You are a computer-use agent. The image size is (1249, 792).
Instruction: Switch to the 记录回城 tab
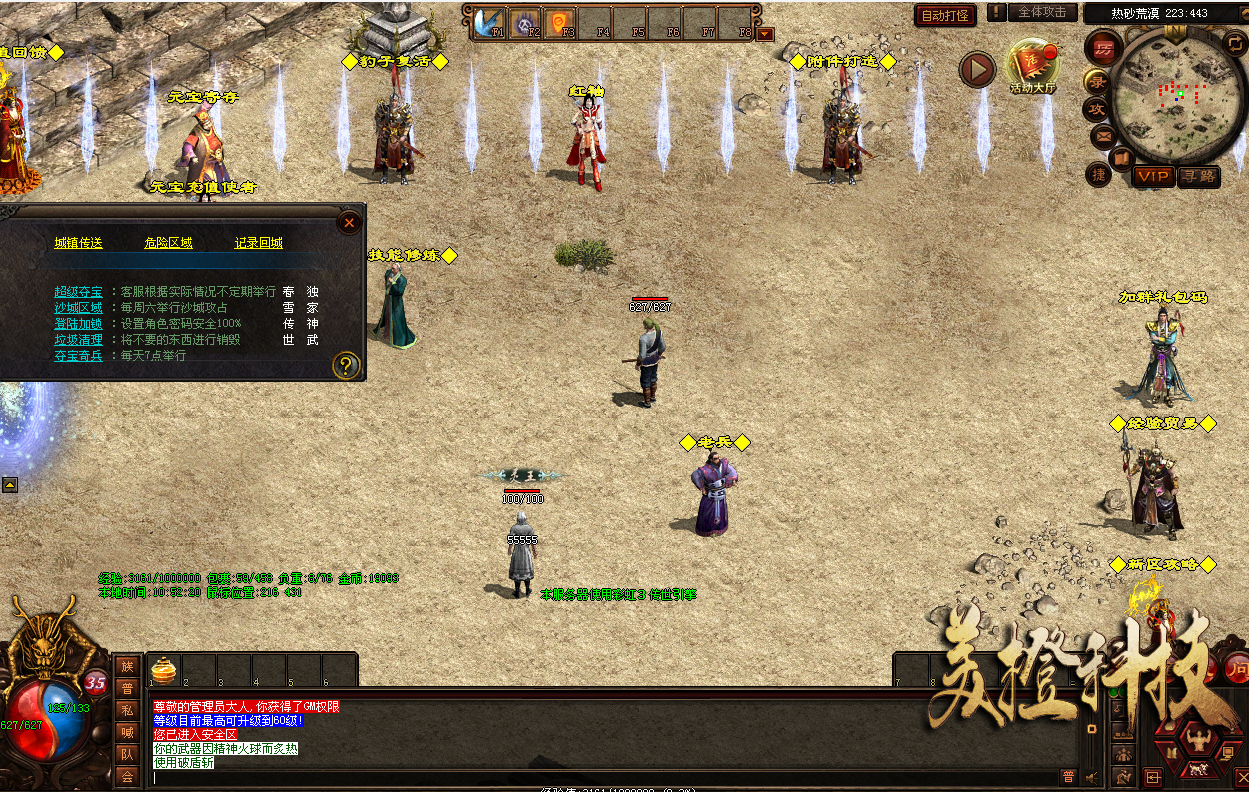(258, 243)
